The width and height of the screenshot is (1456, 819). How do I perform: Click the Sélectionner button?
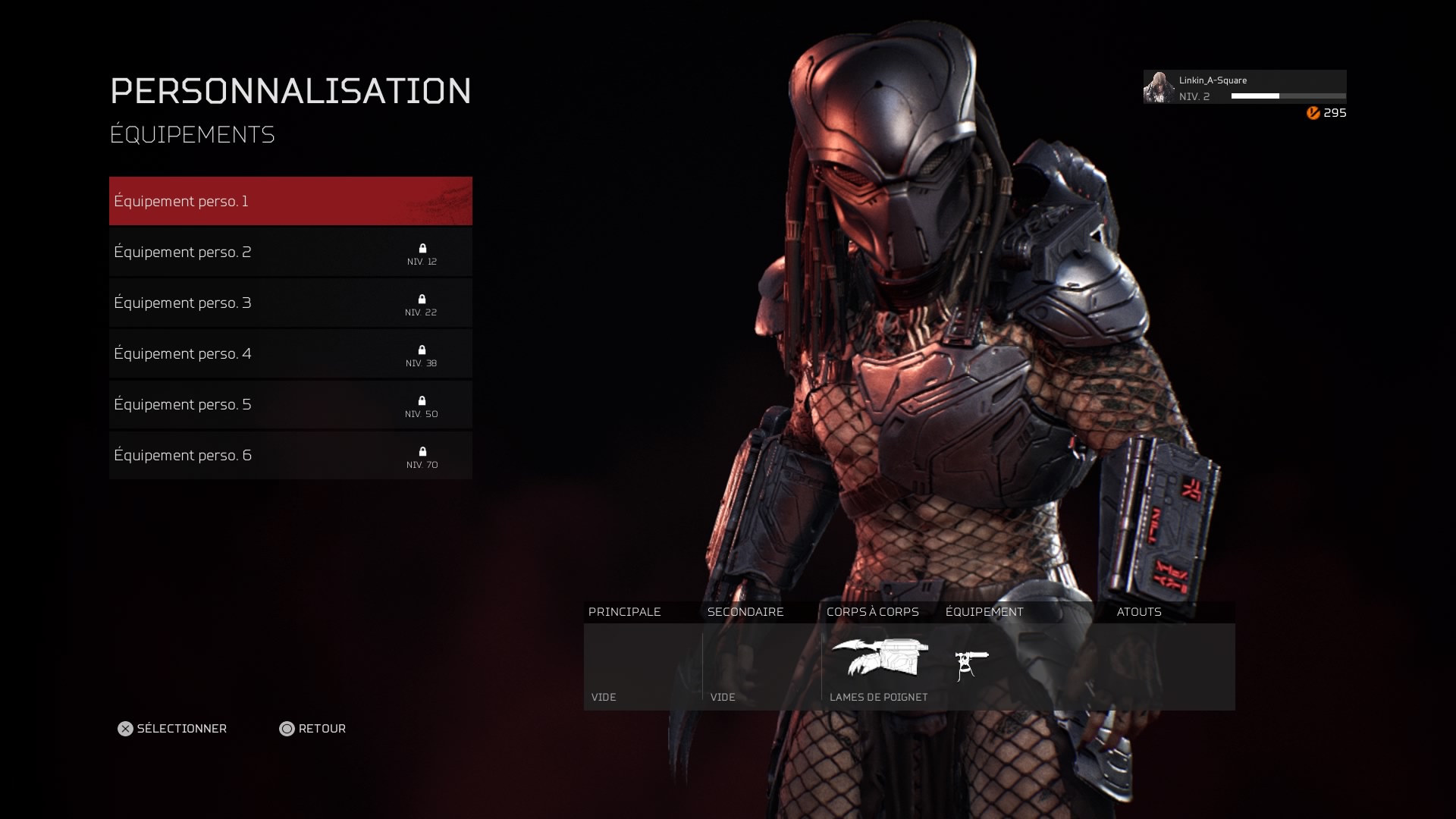coord(172,729)
